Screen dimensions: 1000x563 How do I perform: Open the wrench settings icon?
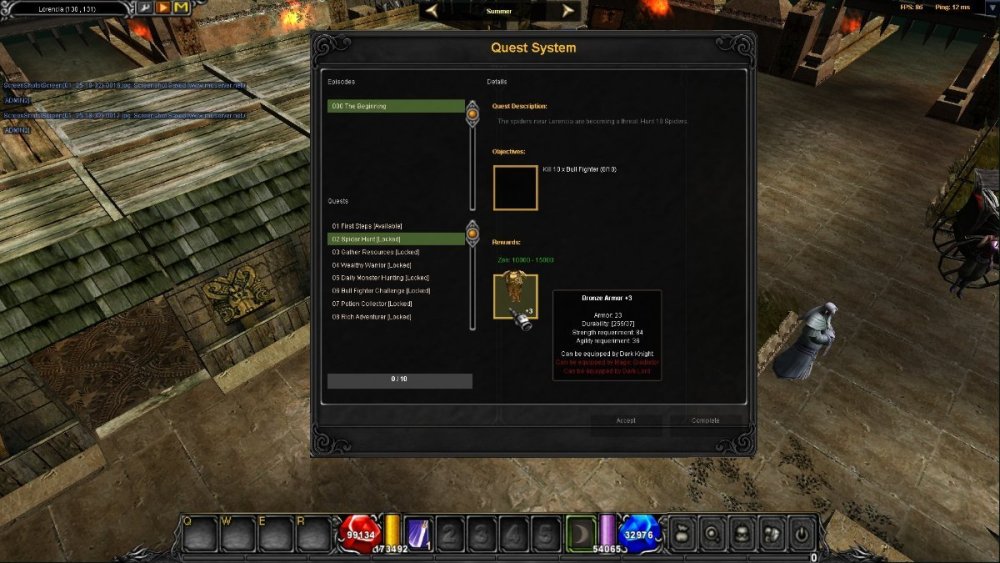point(145,8)
